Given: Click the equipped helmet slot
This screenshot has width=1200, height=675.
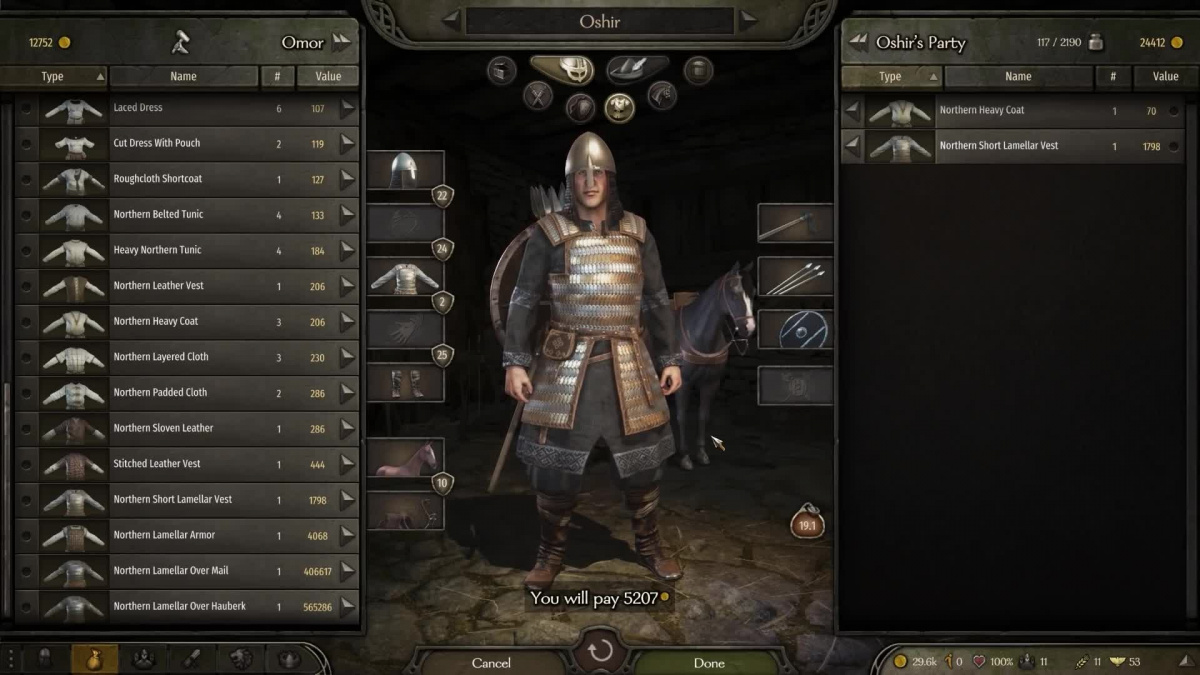Looking at the screenshot, I should [405, 172].
